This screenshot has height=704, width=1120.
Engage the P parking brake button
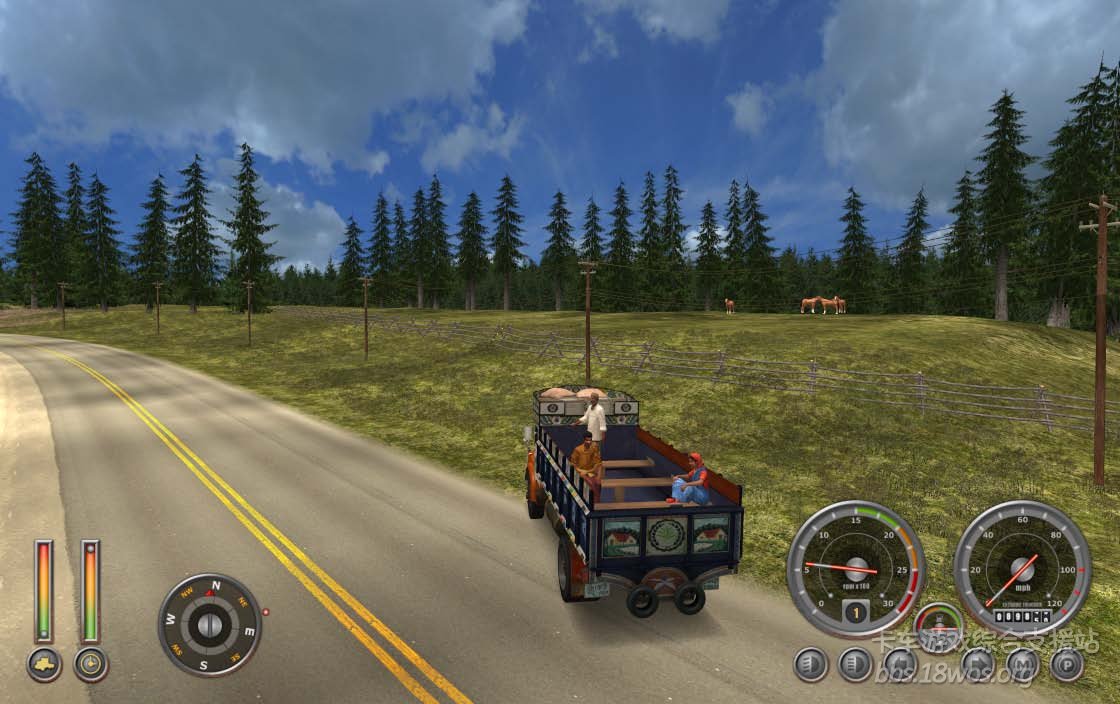click(1067, 664)
